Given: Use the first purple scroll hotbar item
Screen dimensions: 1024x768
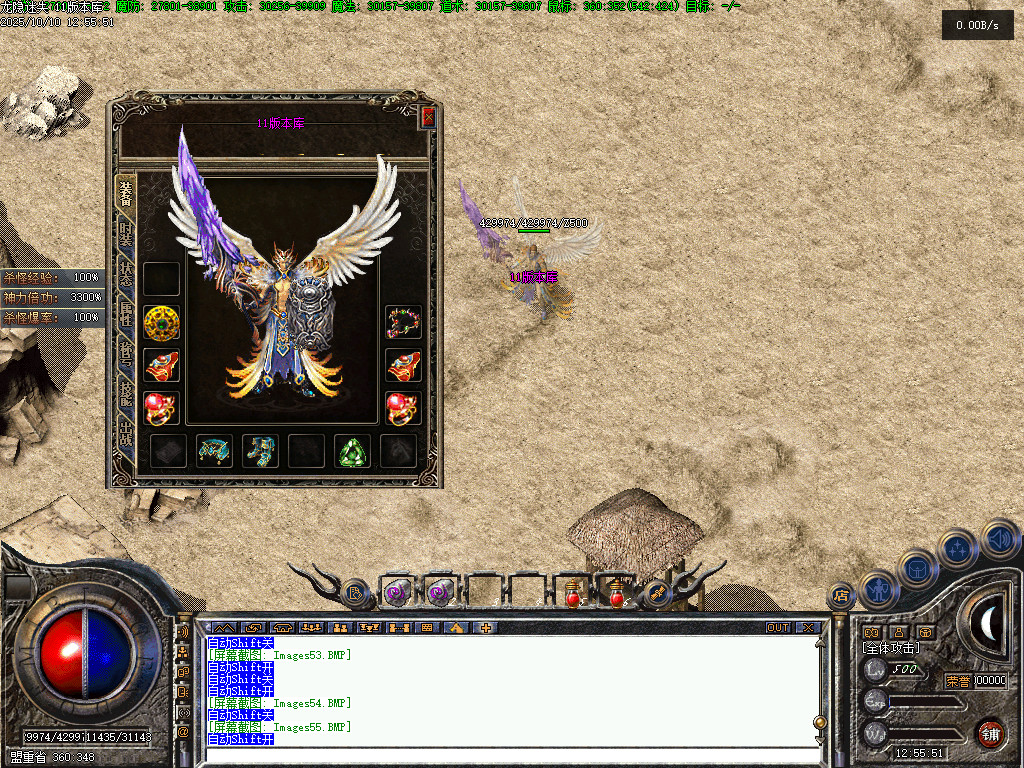Looking at the screenshot, I should [x=398, y=593].
